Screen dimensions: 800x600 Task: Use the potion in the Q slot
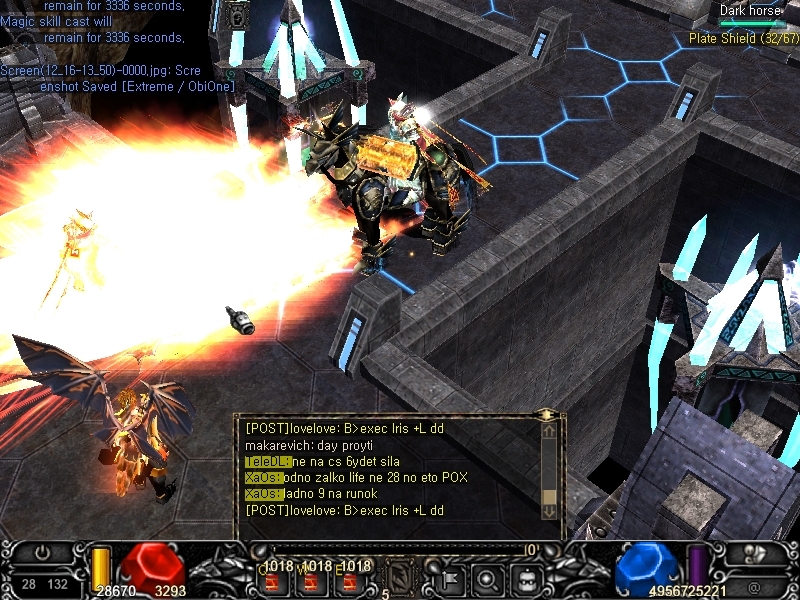(273, 580)
